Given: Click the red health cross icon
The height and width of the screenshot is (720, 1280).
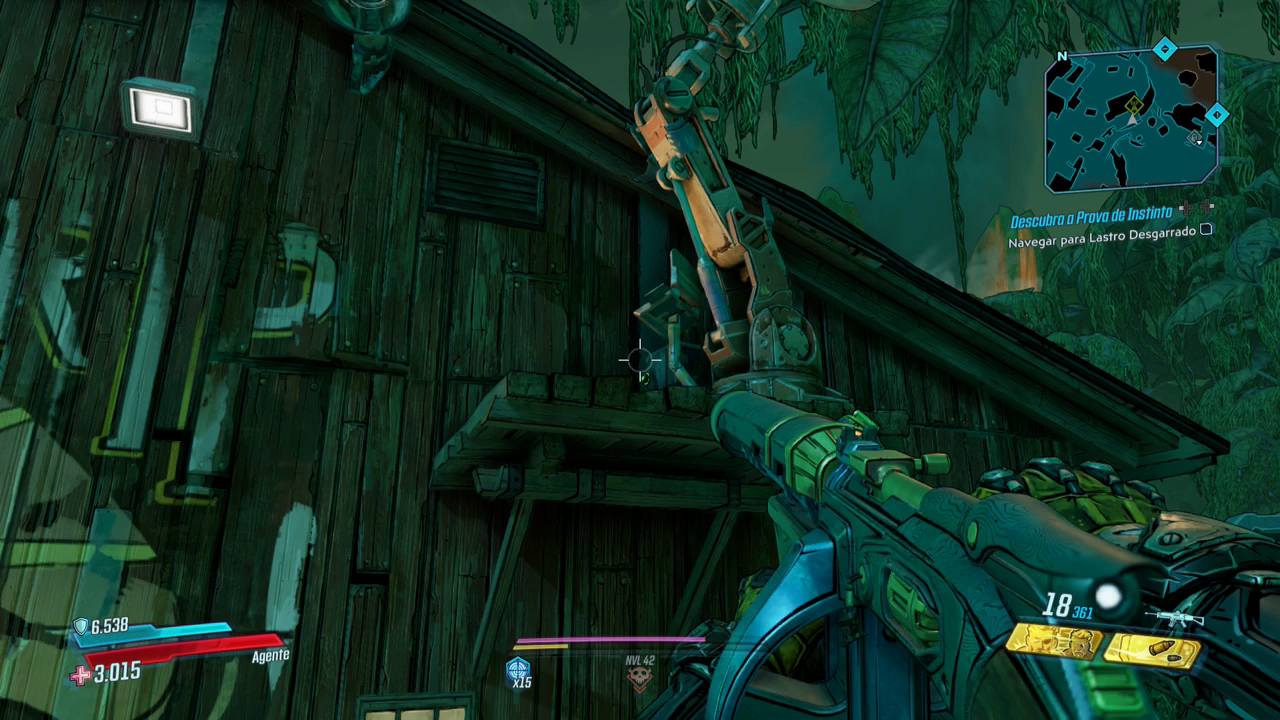Looking at the screenshot, I should (x=80, y=675).
